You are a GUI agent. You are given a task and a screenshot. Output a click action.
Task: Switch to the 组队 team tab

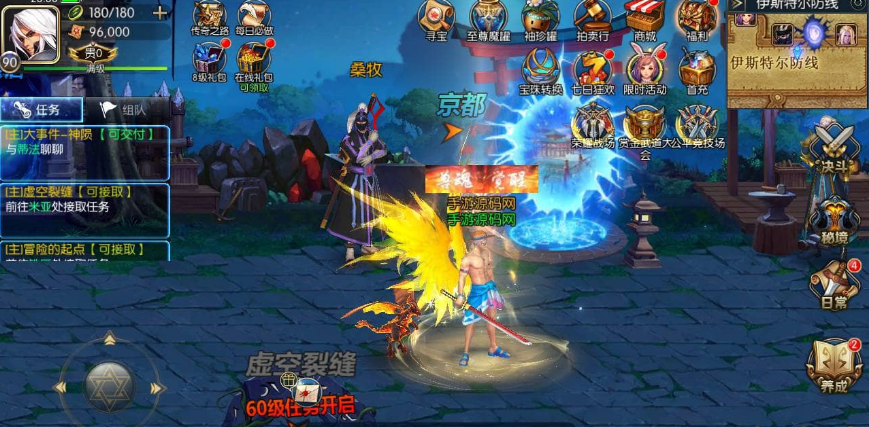point(124,110)
